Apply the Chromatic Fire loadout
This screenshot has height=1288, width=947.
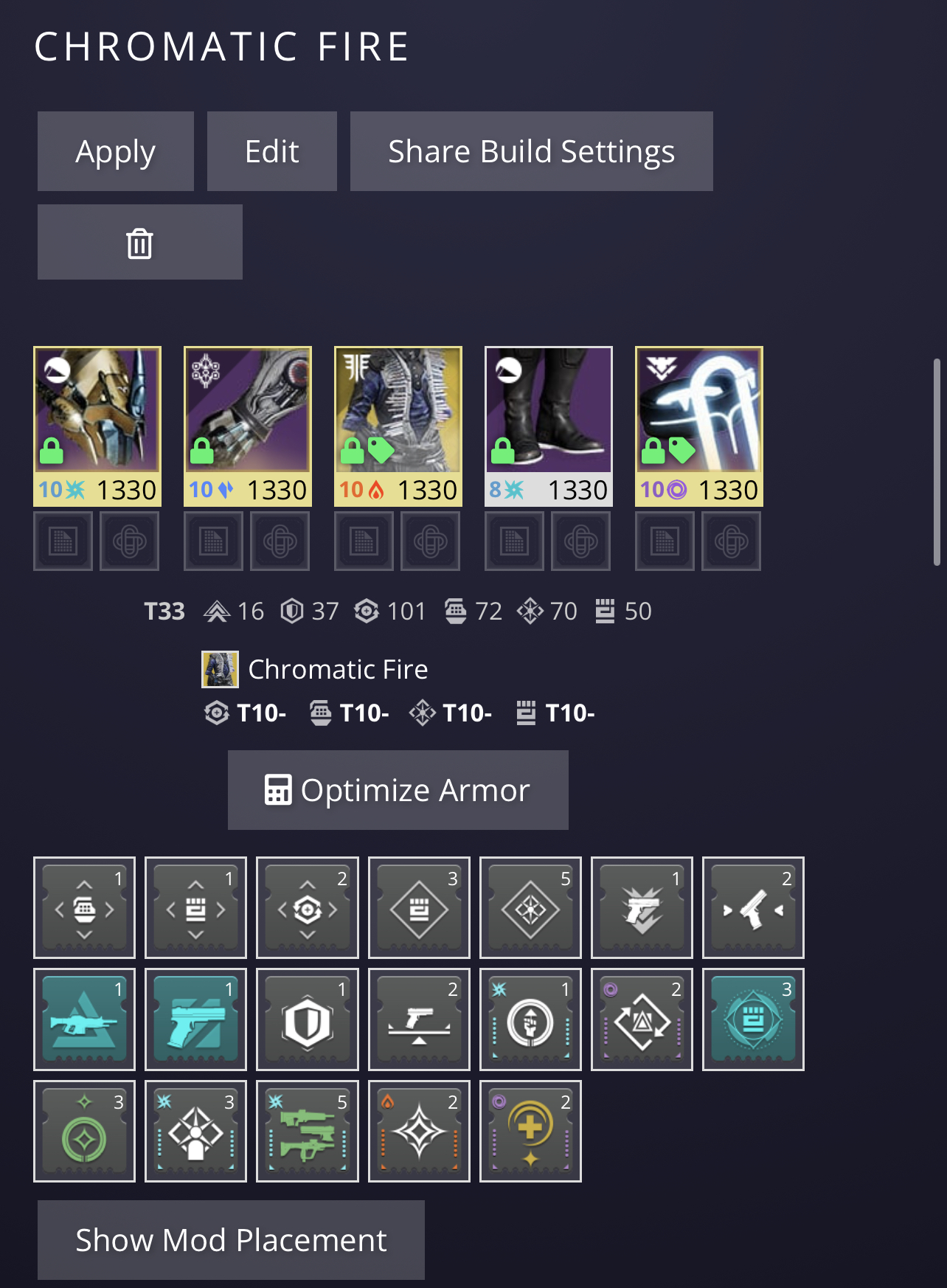[115, 151]
